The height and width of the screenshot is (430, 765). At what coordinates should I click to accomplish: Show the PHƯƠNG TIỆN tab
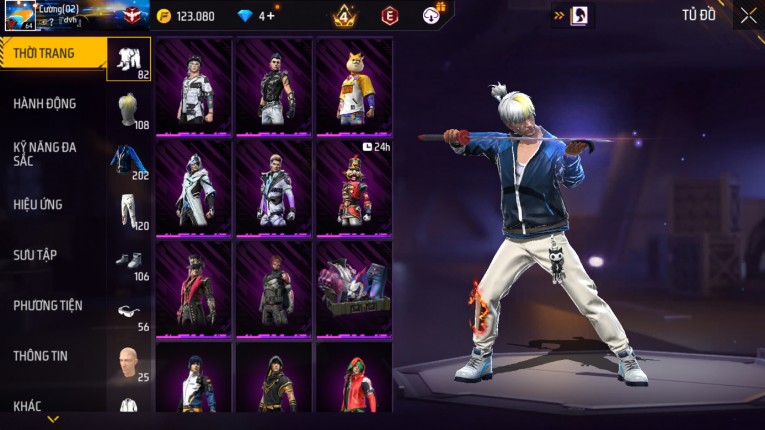48,305
